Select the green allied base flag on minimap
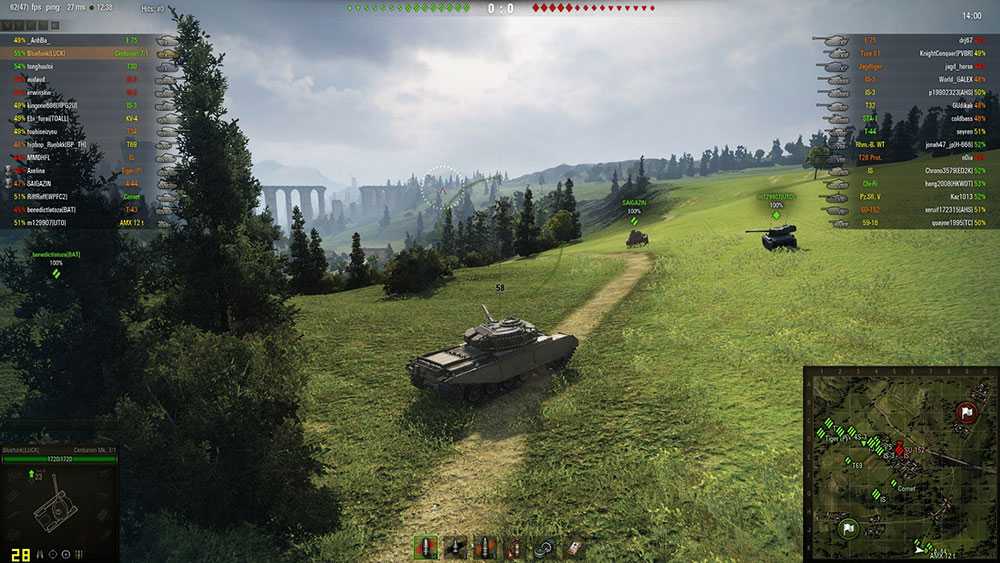The width and height of the screenshot is (1000, 563). [846, 527]
